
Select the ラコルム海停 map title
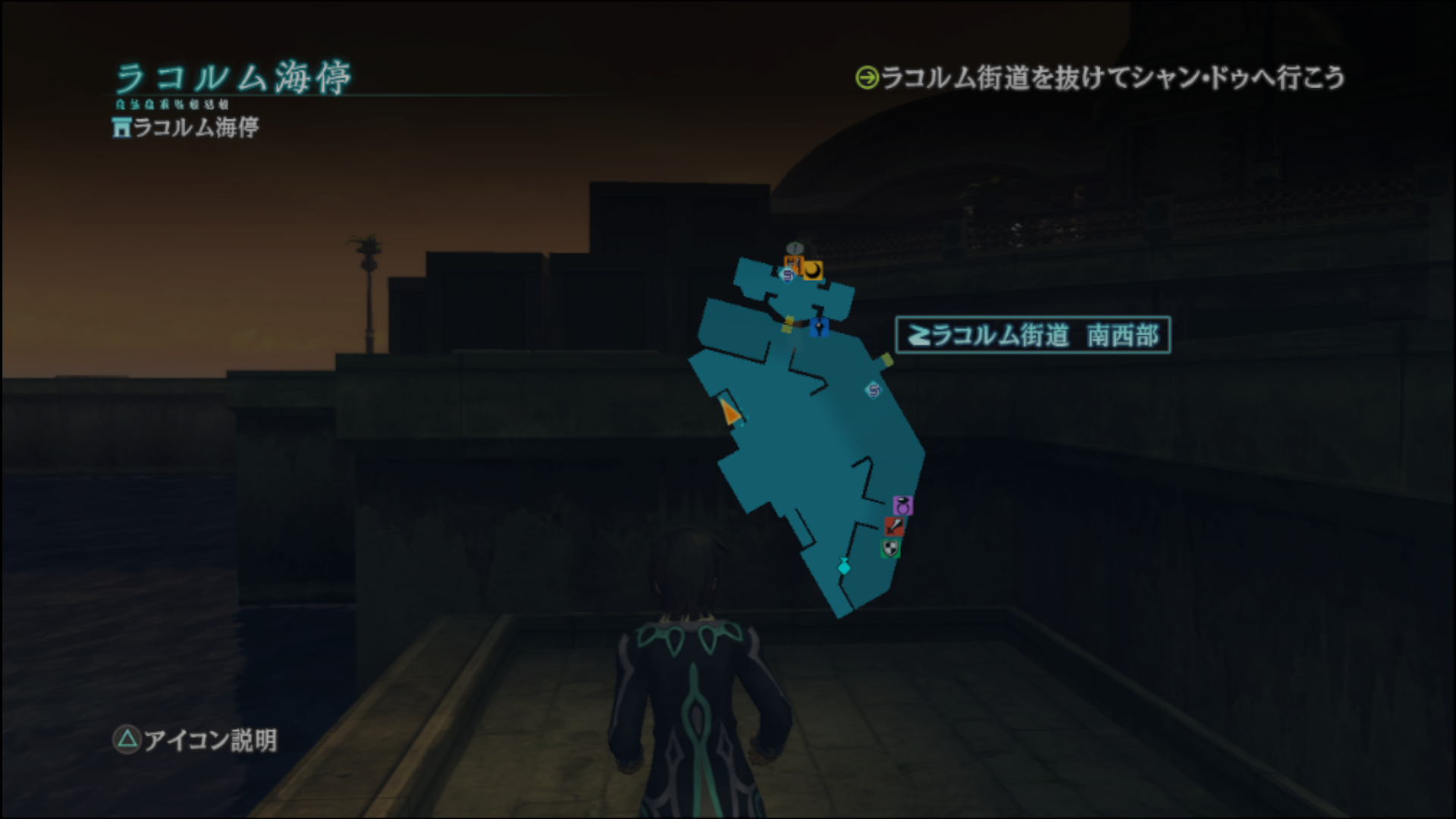[x=235, y=76]
